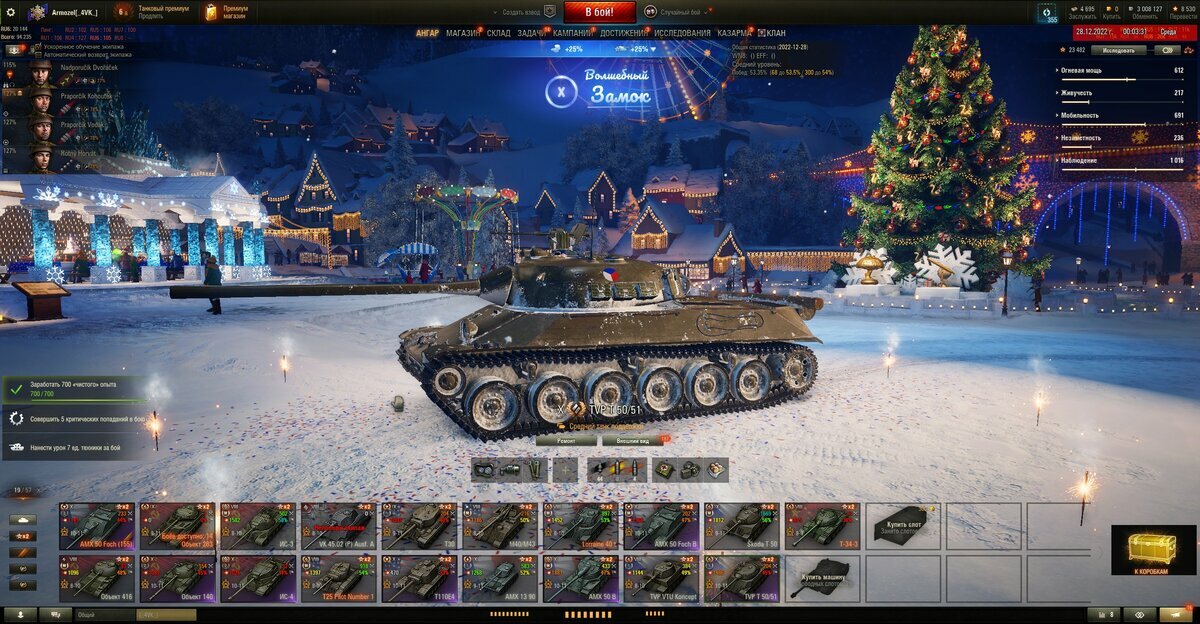Open the Магазин menu
1200x624 pixels.
coord(463,33)
